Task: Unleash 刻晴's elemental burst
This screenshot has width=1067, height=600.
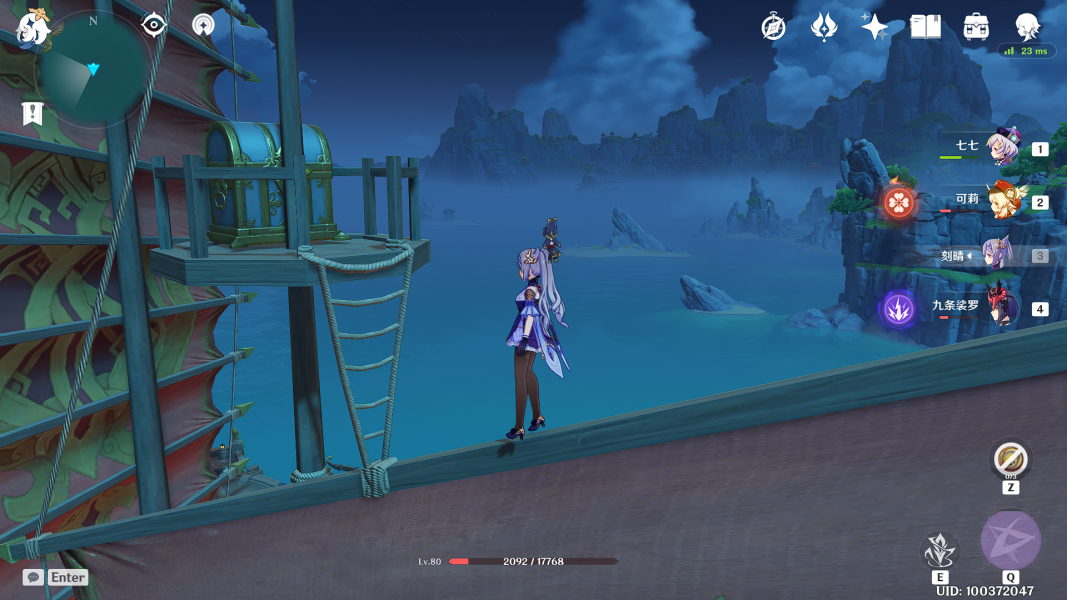Action: [x=1010, y=541]
